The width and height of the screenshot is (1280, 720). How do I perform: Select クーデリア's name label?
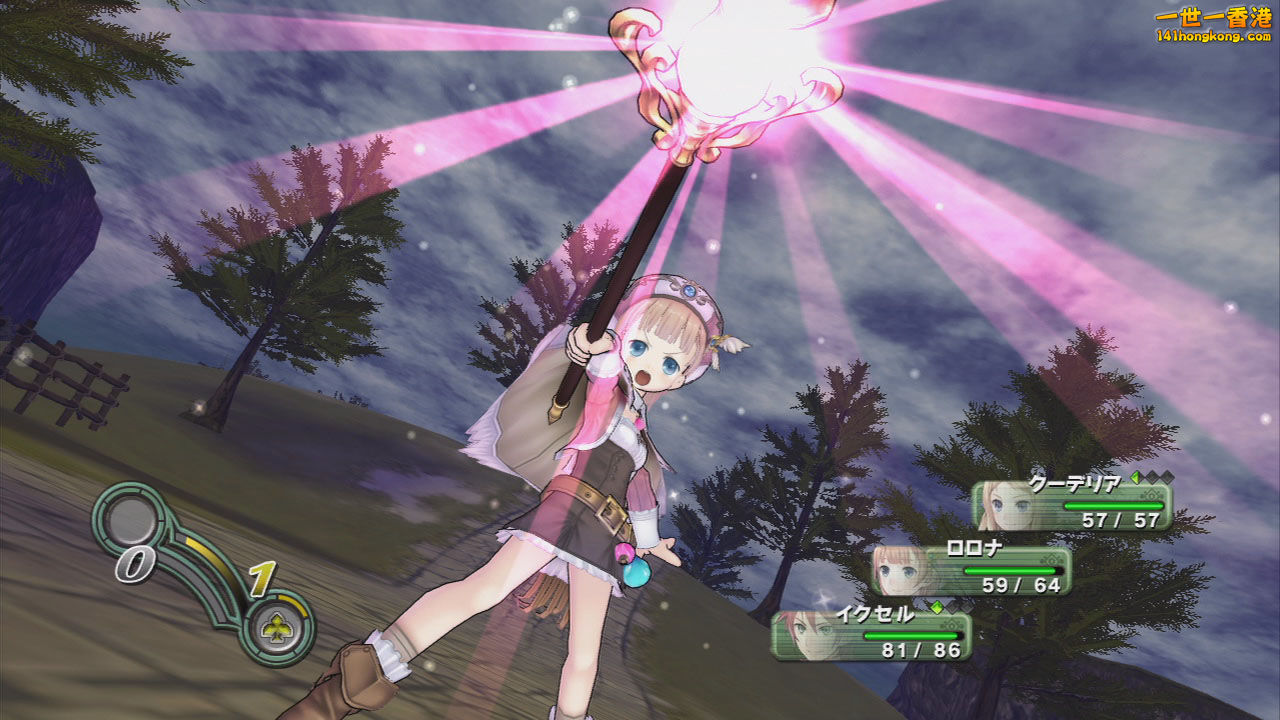1073,481
